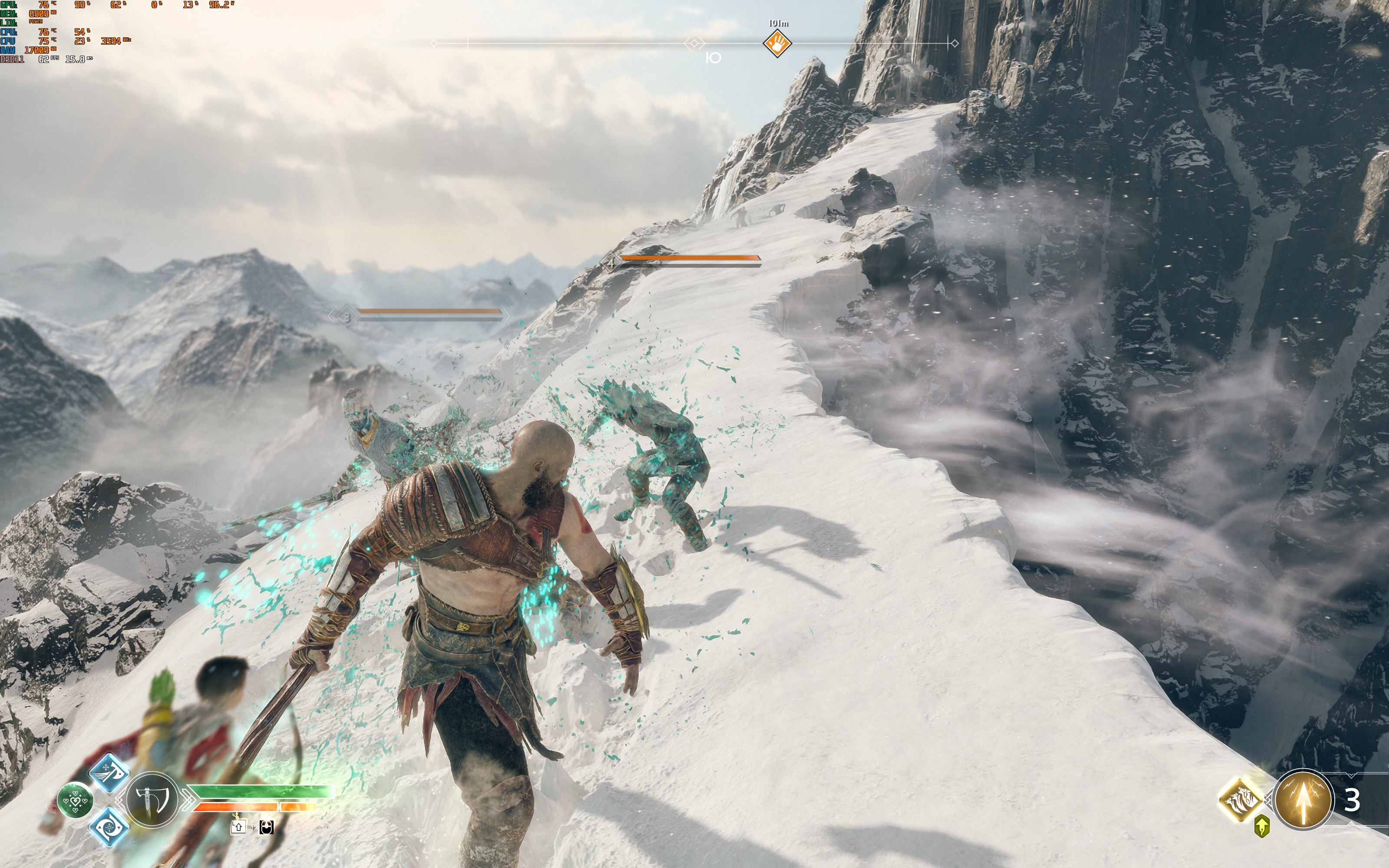Select Atreus's shock arrow icon
The image size is (1389, 868).
1302,800
